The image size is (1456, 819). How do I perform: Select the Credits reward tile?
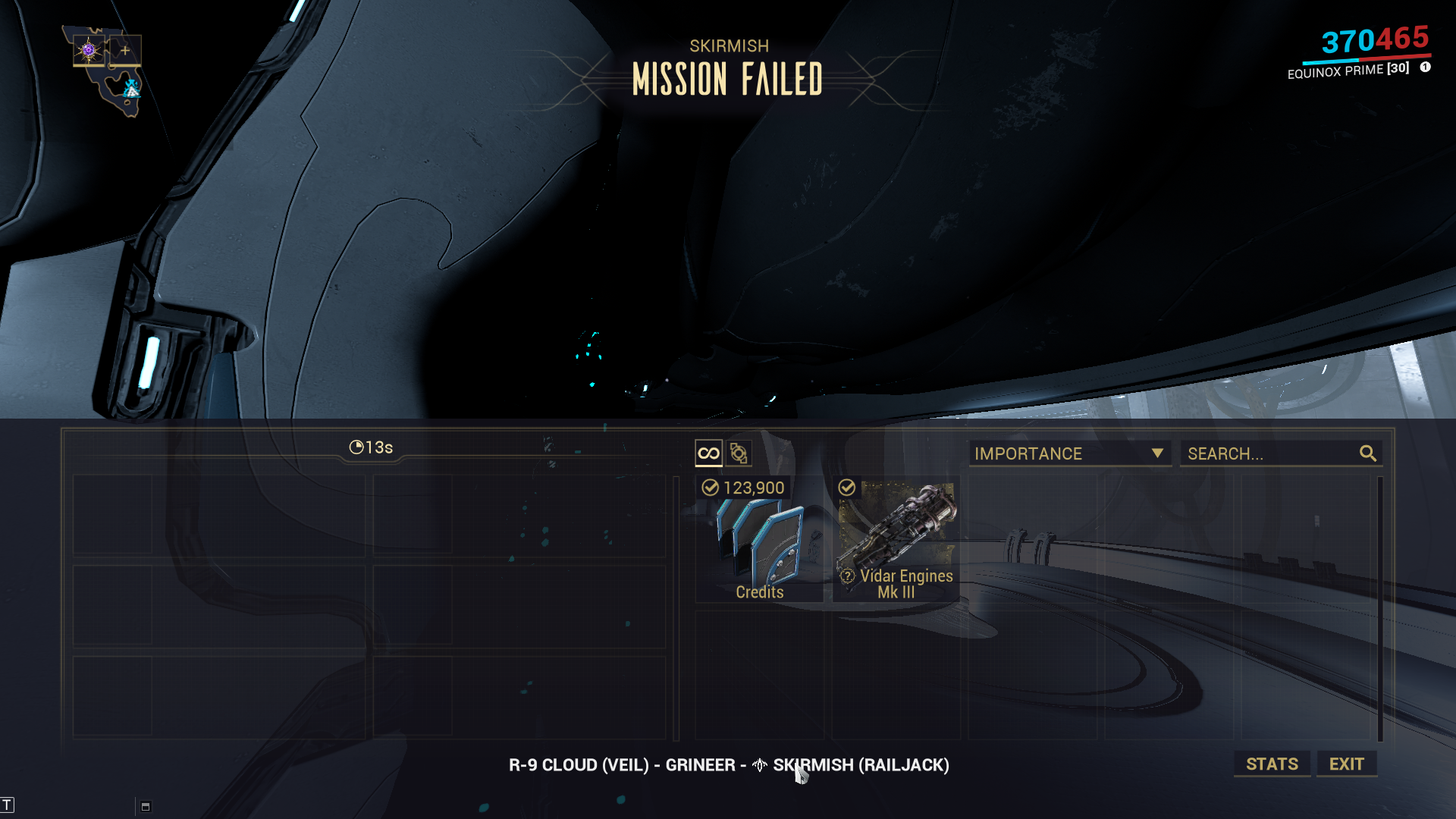coord(759,539)
